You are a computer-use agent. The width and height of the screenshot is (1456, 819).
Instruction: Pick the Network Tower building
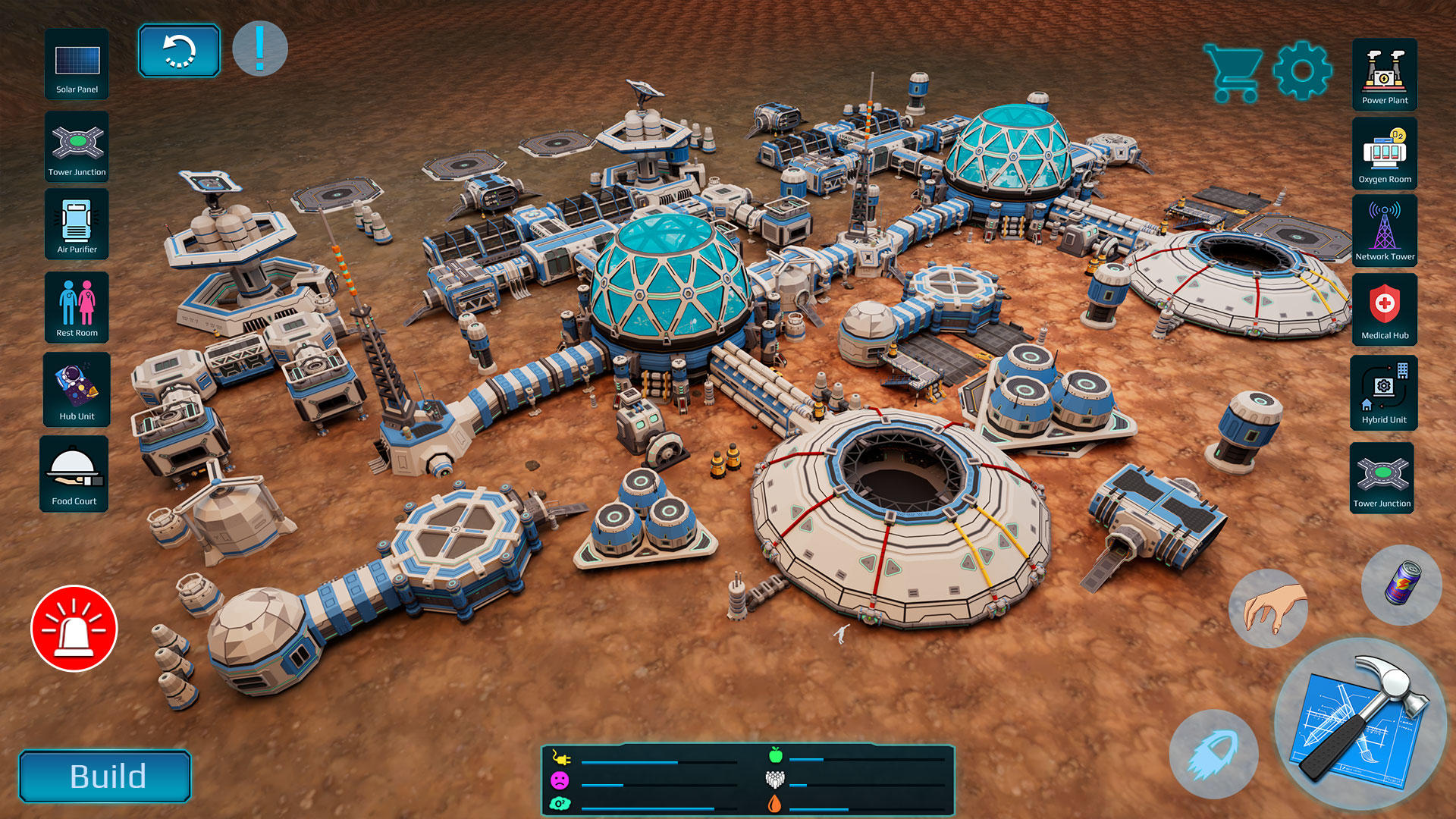(x=1385, y=231)
